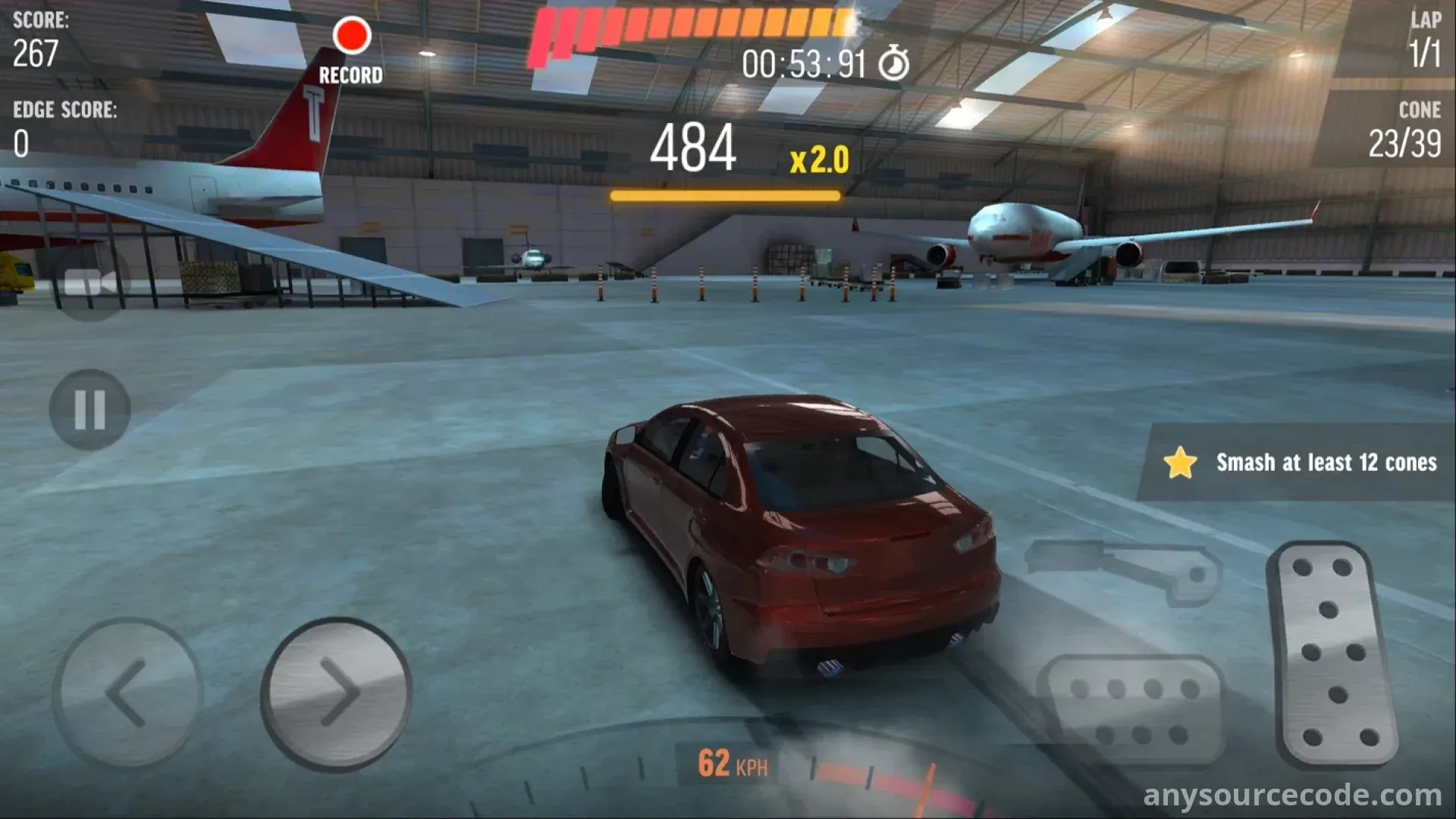Select the Smash at least 12 cones objective

click(x=1299, y=463)
